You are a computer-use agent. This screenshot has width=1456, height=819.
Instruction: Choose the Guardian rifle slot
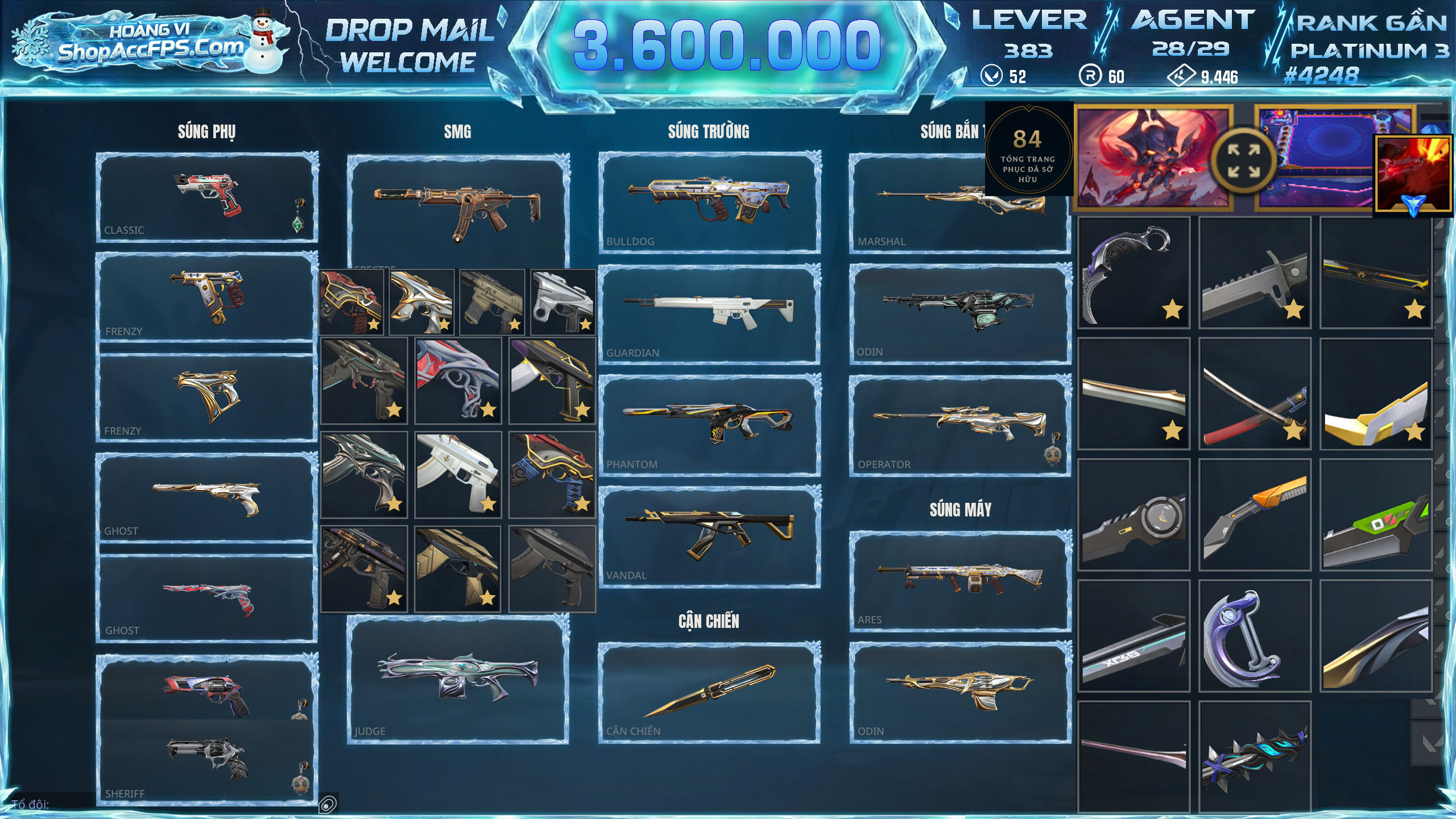709,313
